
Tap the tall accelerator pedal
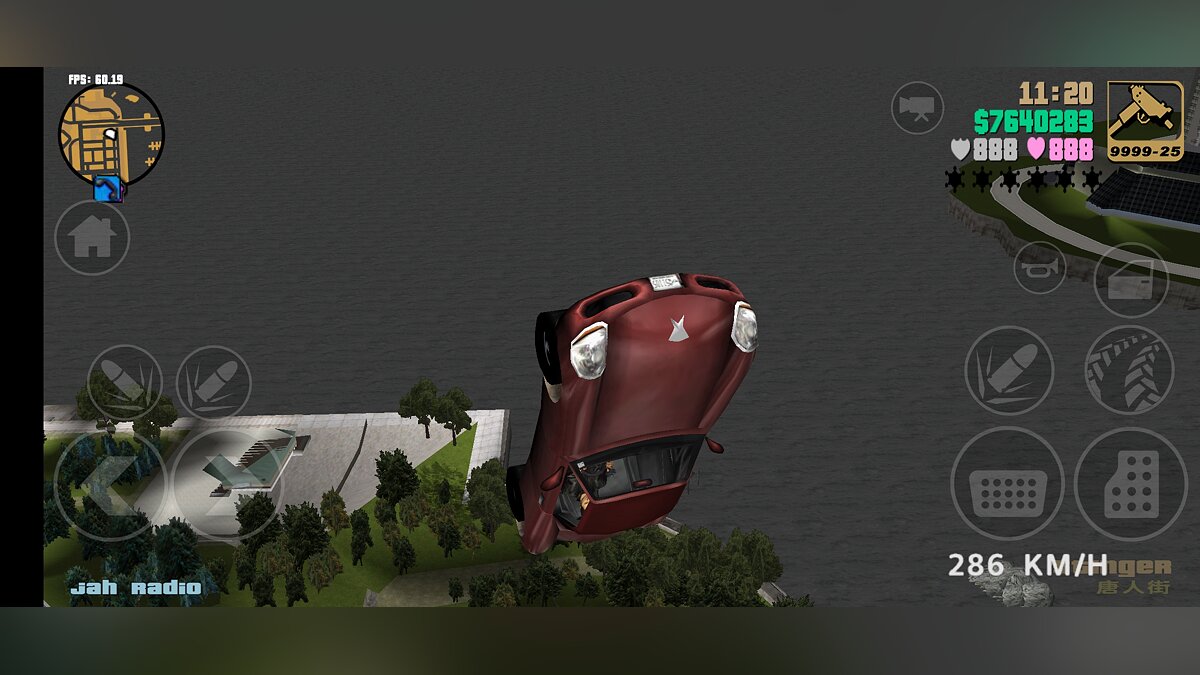click(1131, 484)
